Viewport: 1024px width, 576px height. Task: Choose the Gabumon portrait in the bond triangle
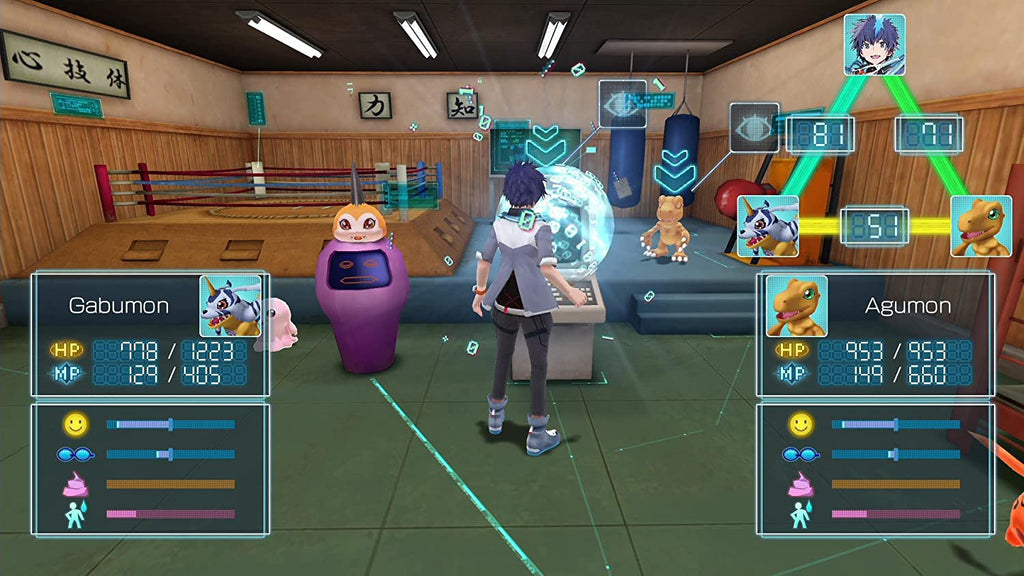[x=768, y=226]
